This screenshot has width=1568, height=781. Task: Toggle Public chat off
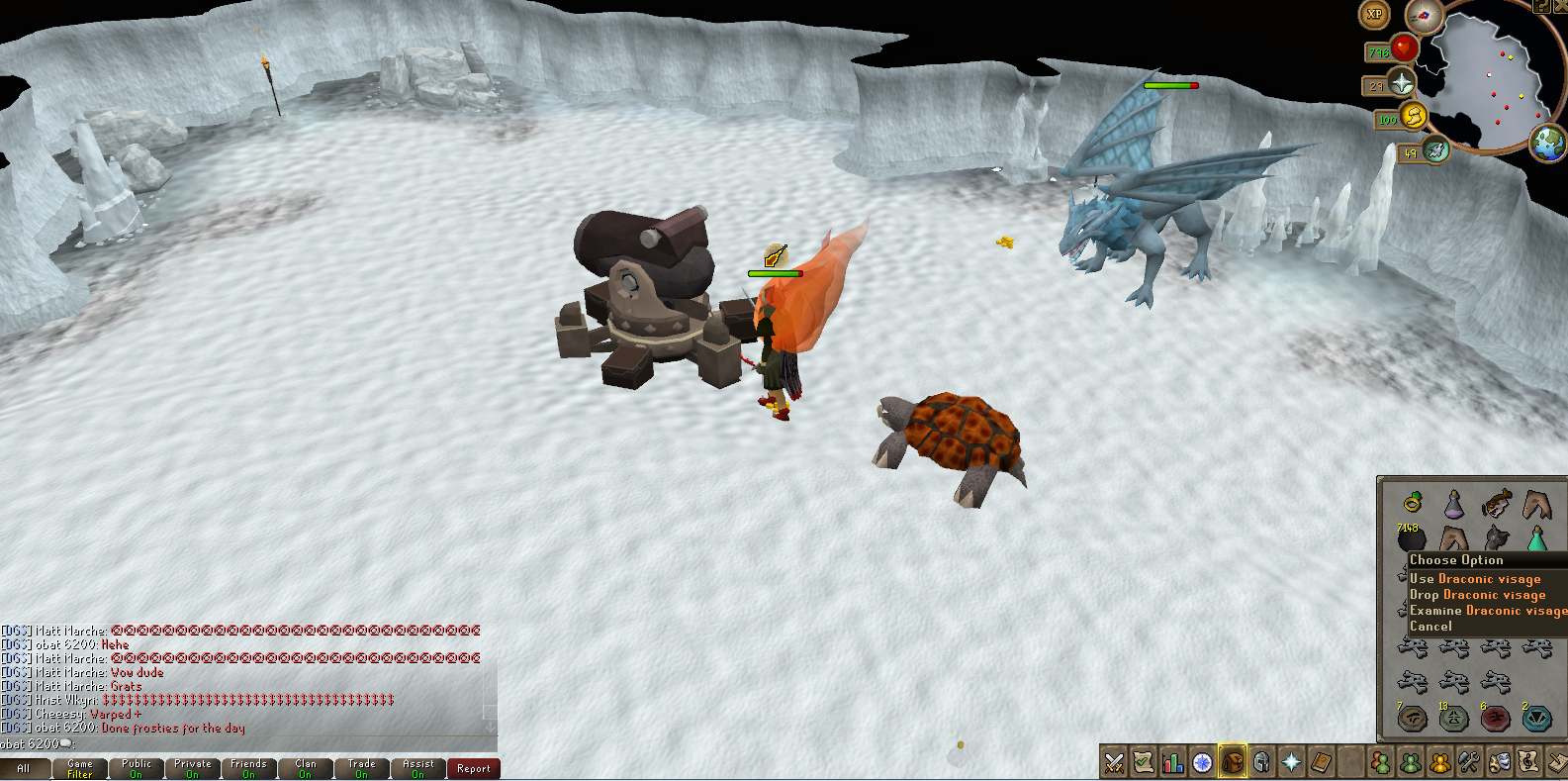point(136,768)
